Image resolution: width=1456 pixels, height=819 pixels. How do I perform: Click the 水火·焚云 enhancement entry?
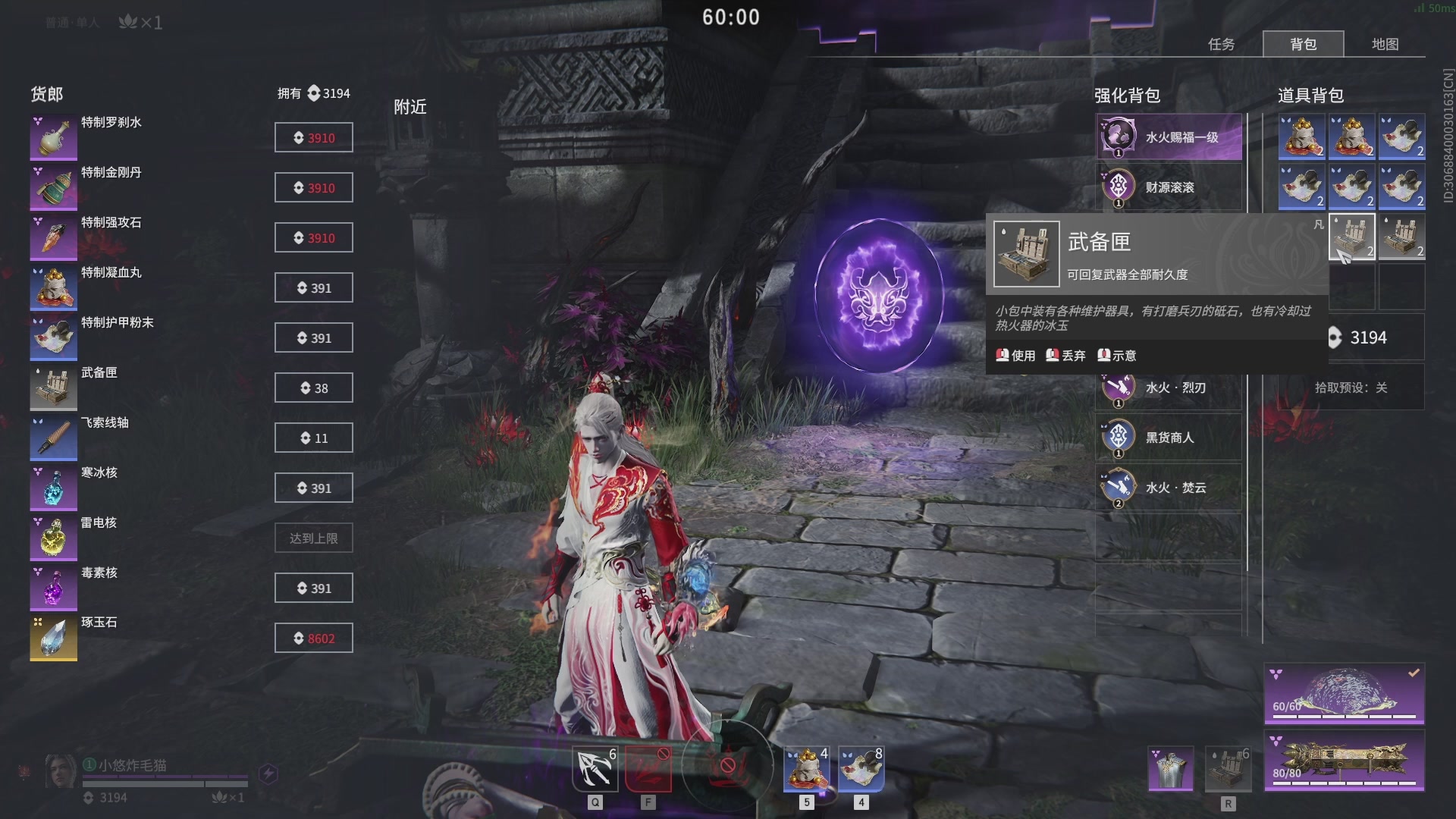coord(1169,488)
